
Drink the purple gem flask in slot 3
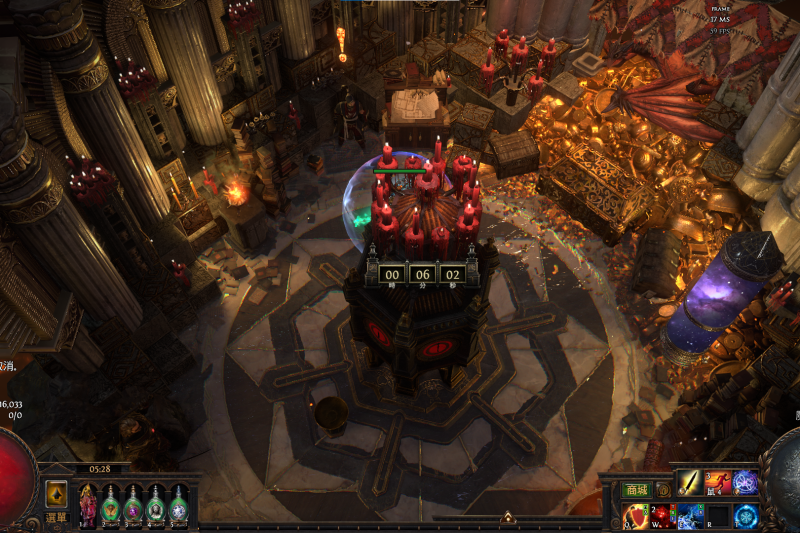[x=133, y=505]
